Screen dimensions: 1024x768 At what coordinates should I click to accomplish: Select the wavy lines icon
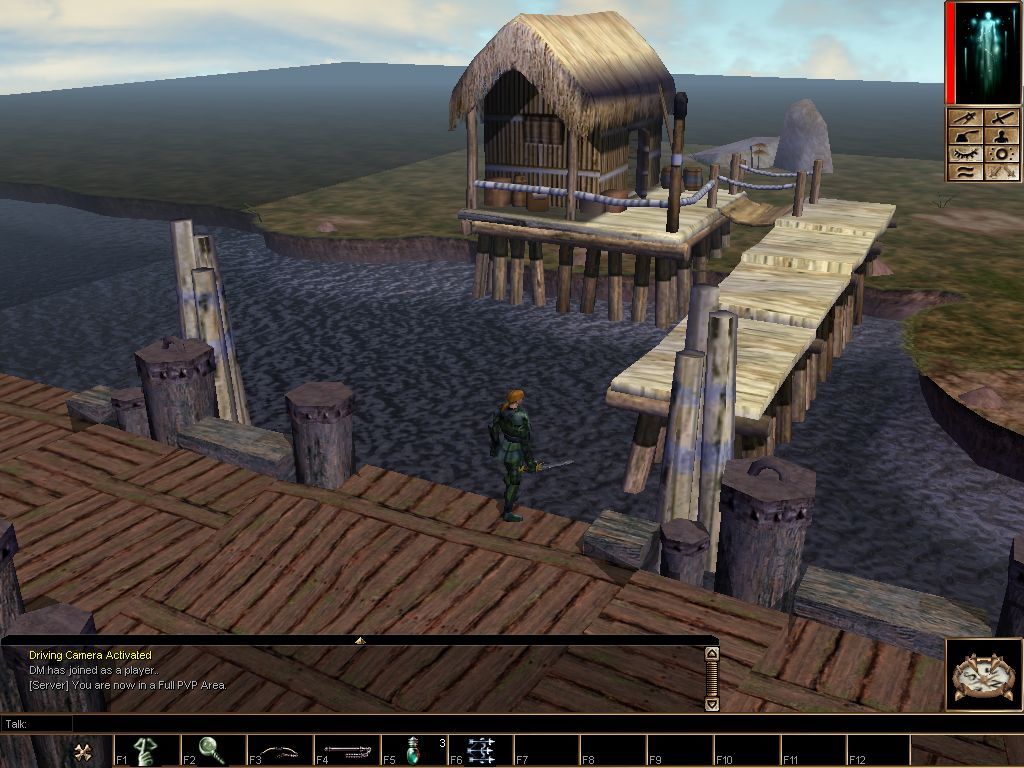965,172
